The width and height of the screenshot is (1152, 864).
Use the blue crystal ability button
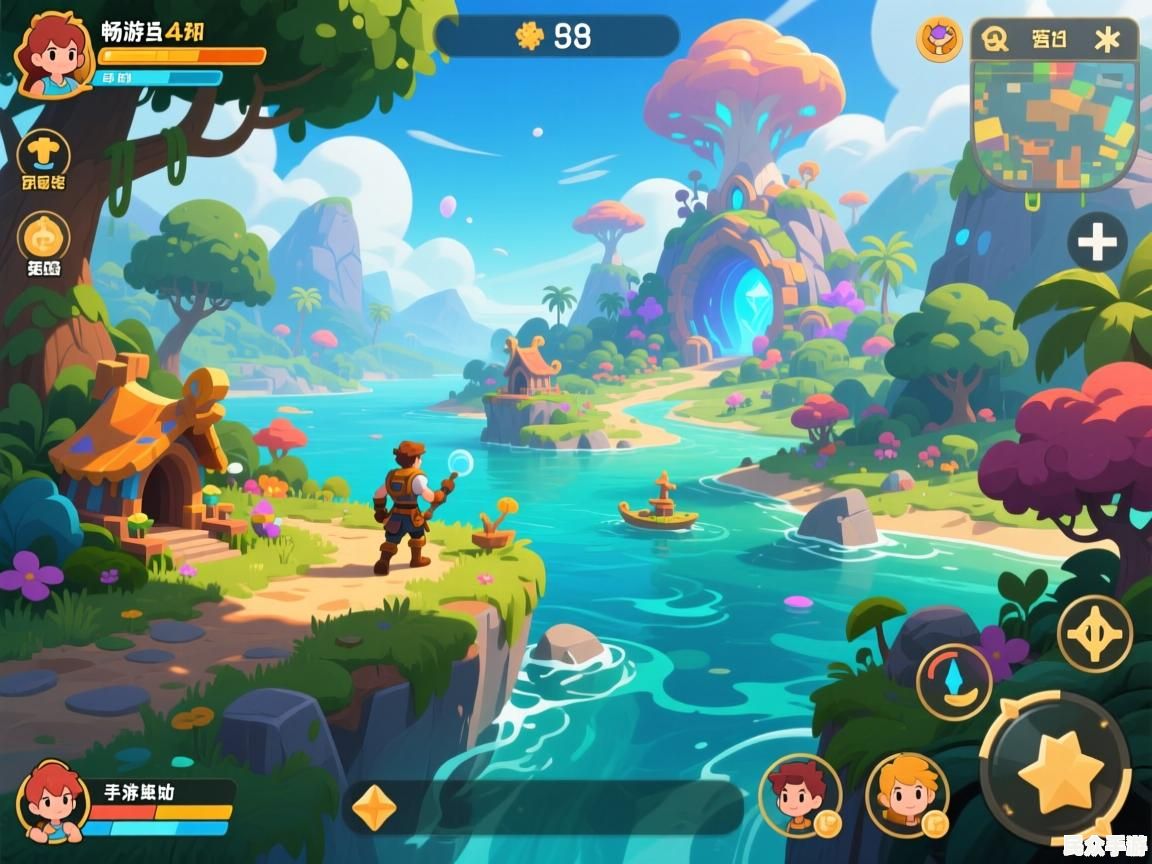tap(954, 681)
